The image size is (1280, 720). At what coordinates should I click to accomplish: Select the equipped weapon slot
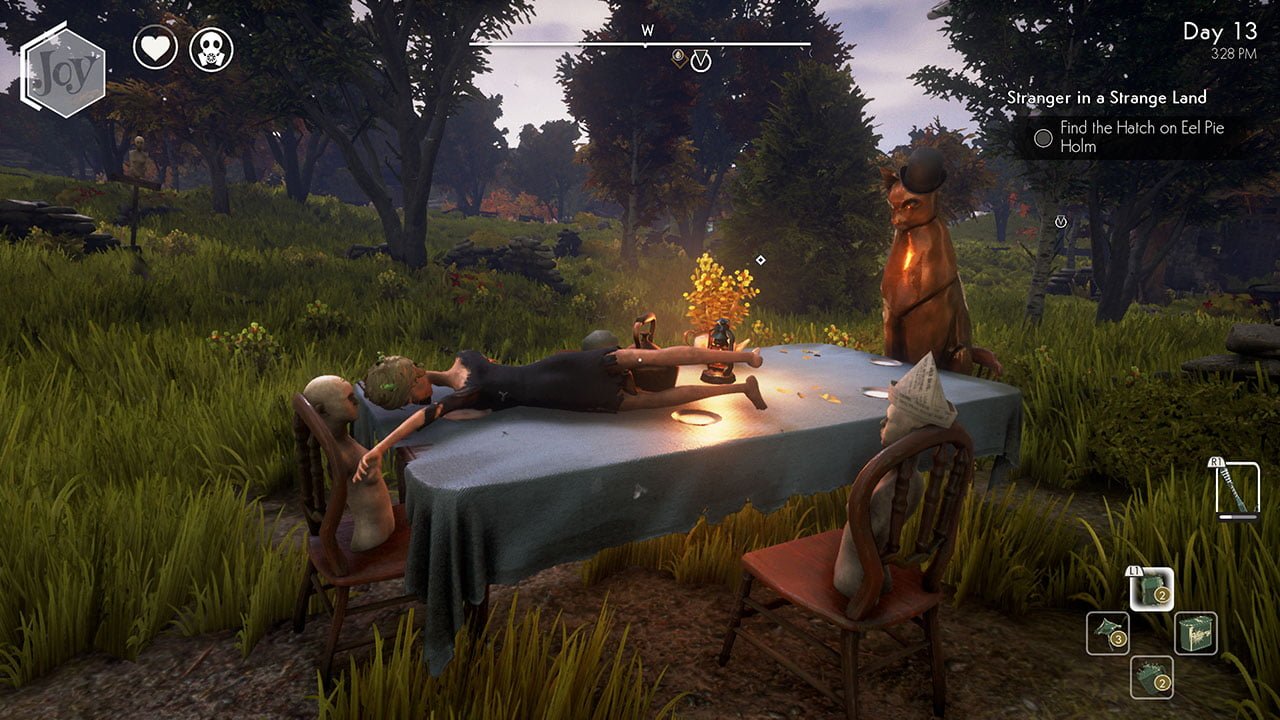(x=1236, y=489)
